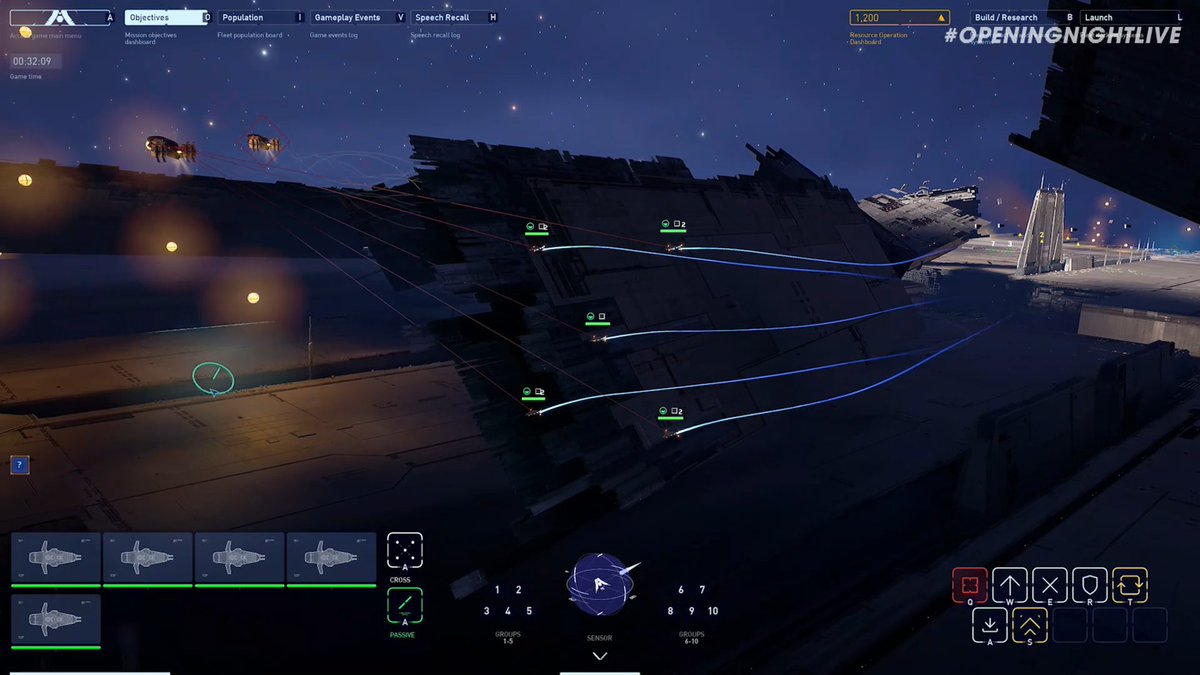Open the 1,200 resource operation dashboard

pyautogui.click(x=898, y=17)
